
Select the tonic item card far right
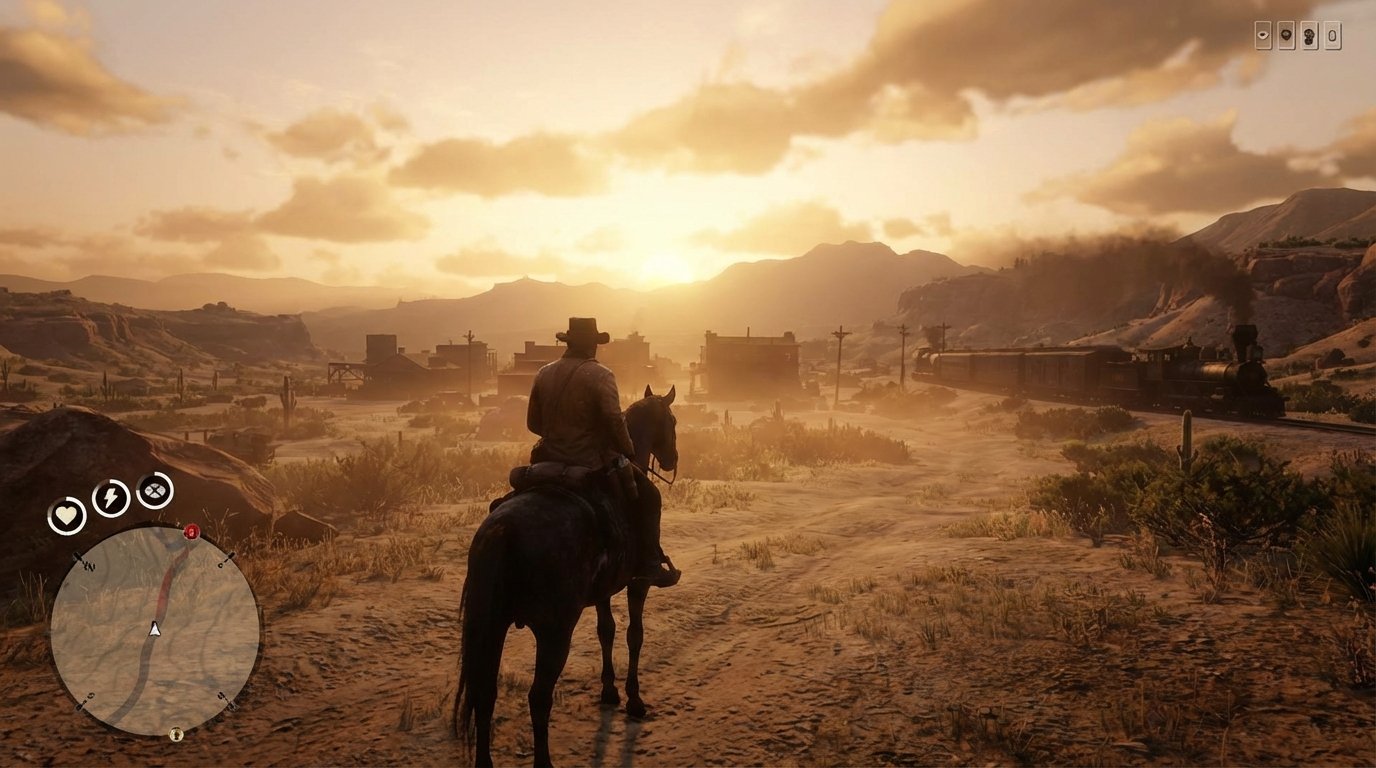point(1333,35)
